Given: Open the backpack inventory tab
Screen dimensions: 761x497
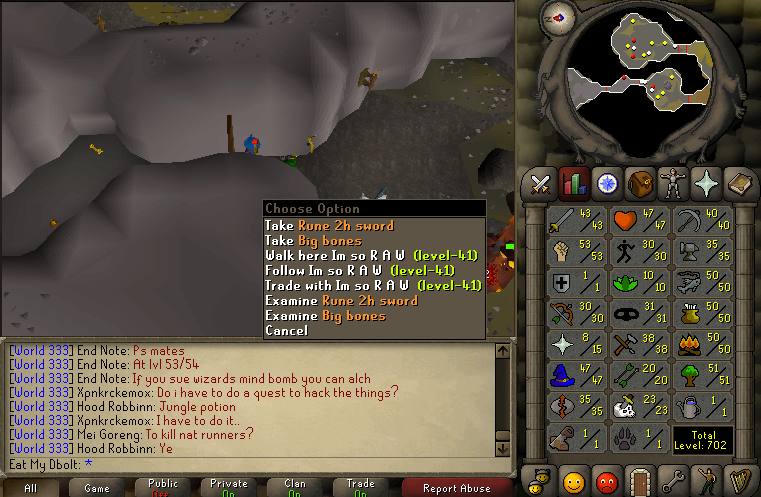Looking at the screenshot, I should pos(640,183).
